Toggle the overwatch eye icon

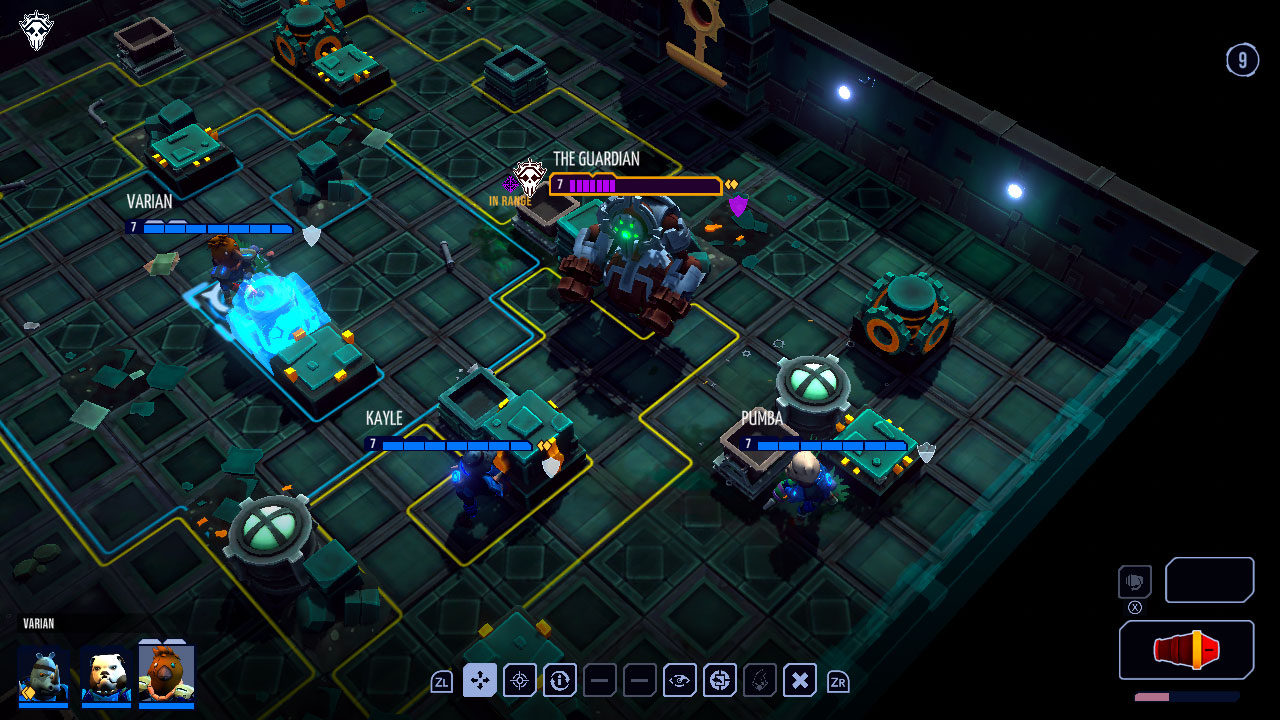coord(679,680)
